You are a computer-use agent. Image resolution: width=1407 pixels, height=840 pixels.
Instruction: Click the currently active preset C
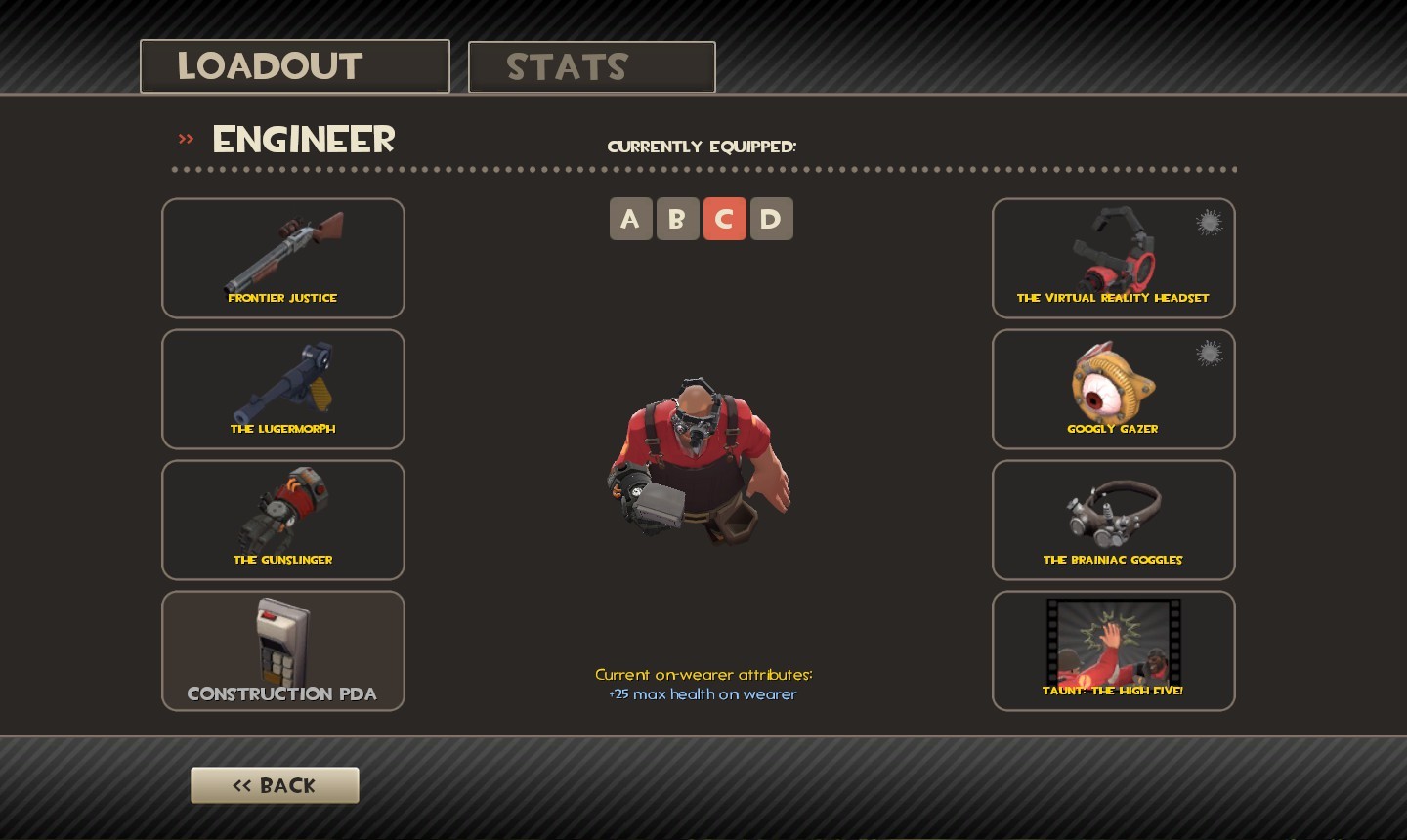click(x=724, y=219)
